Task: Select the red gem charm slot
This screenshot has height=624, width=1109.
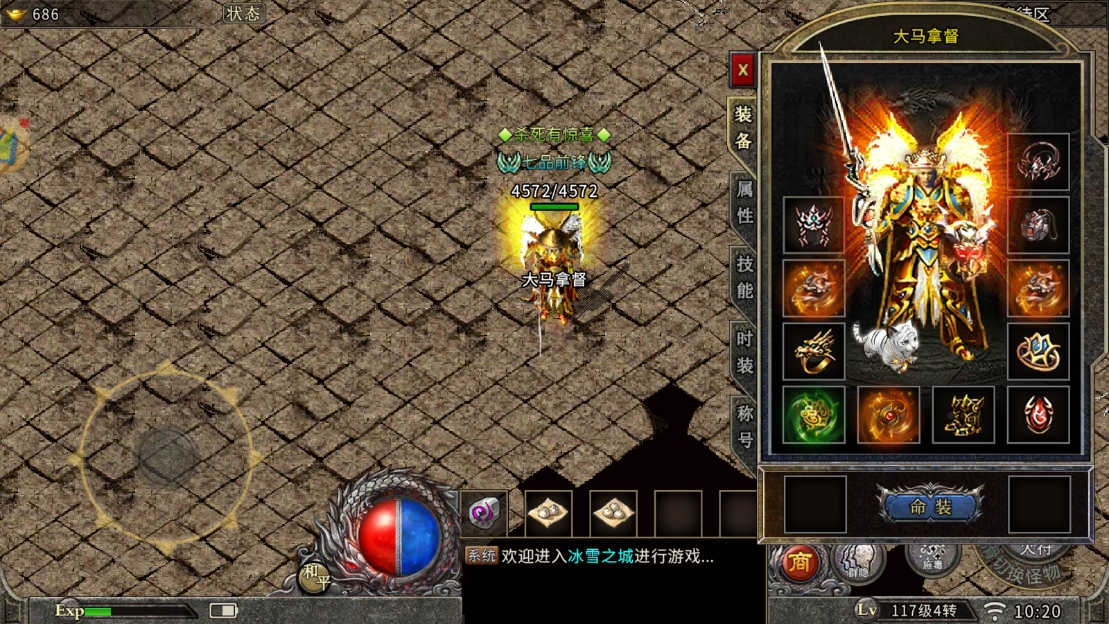Action: point(1038,415)
